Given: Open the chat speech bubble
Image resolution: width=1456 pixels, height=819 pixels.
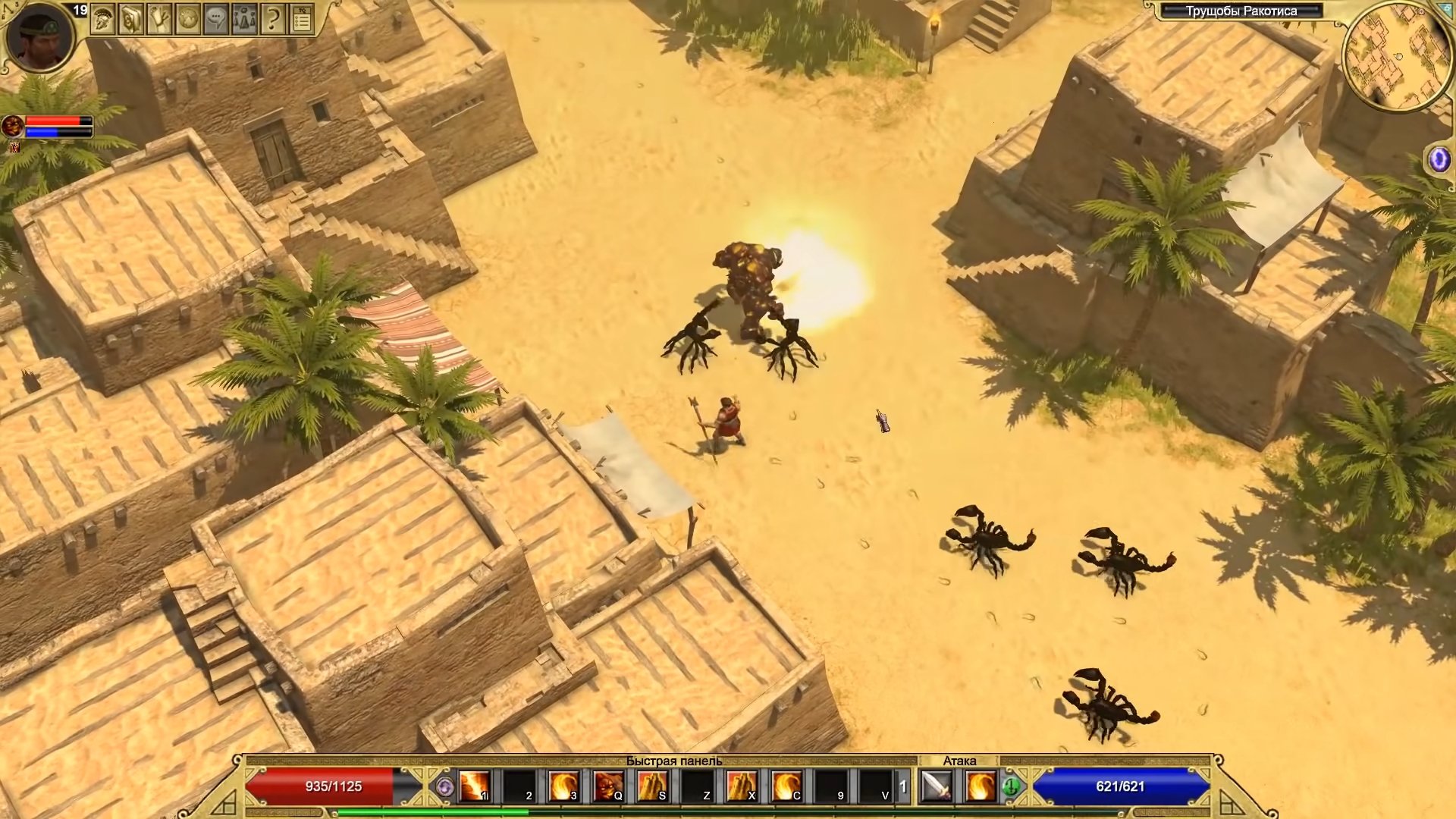Looking at the screenshot, I should pos(216,20).
